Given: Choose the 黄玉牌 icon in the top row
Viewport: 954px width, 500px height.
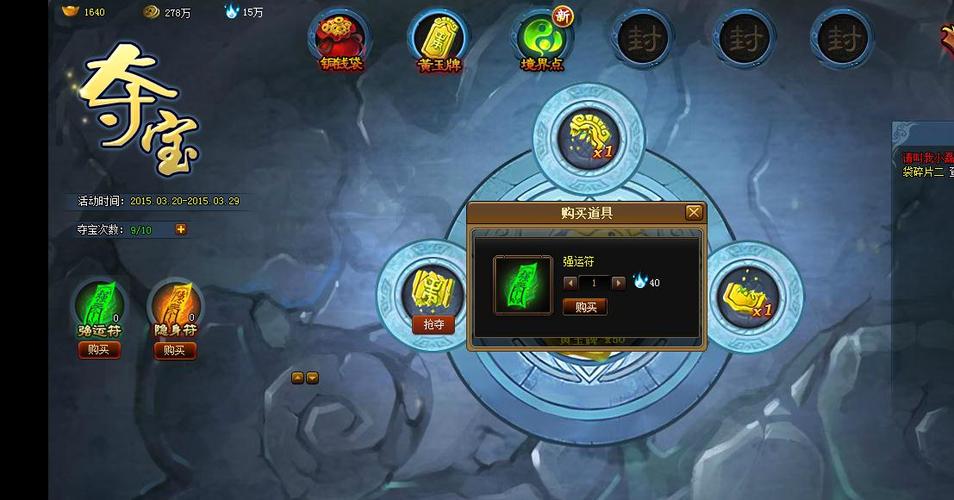Looking at the screenshot, I should (438, 37).
